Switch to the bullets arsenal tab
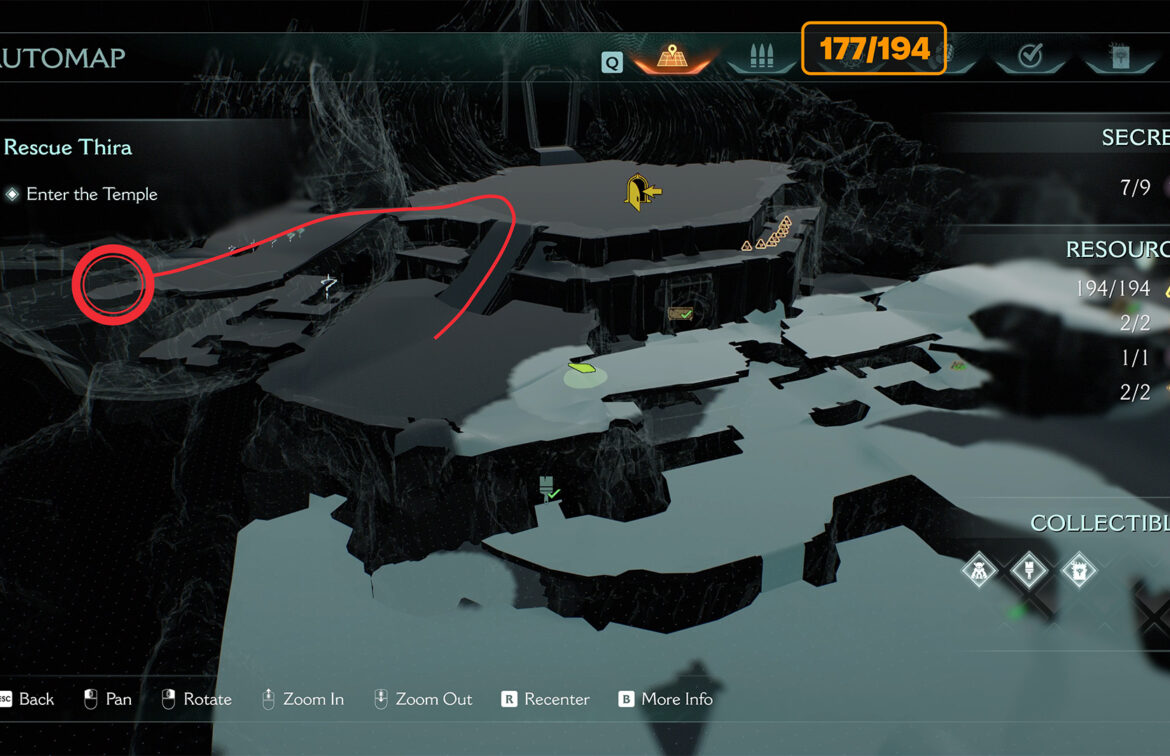 coord(762,56)
